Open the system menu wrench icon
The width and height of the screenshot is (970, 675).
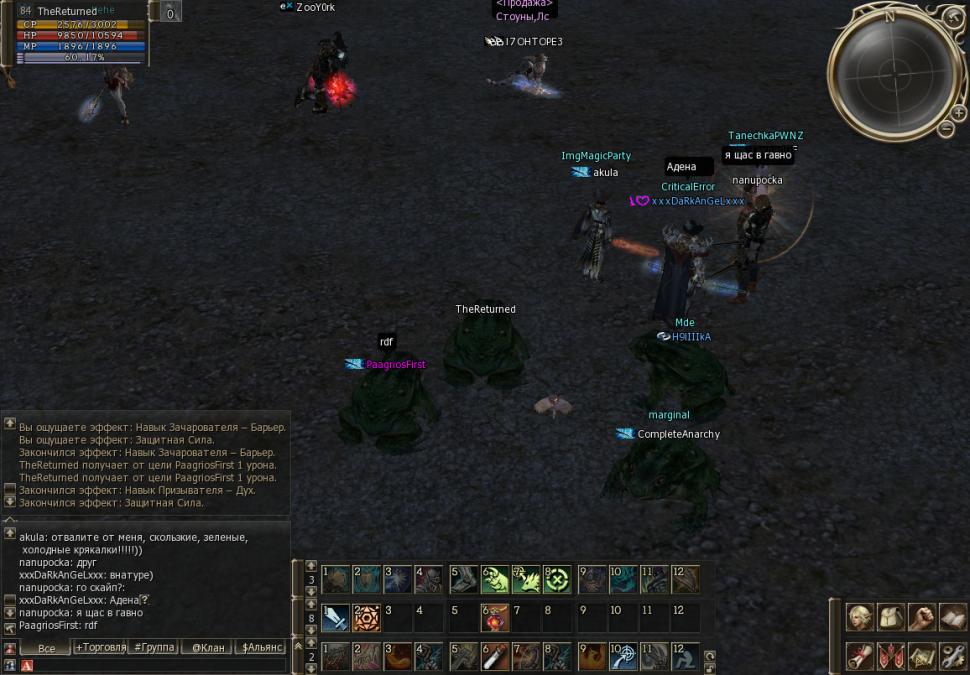click(x=953, y=656)
